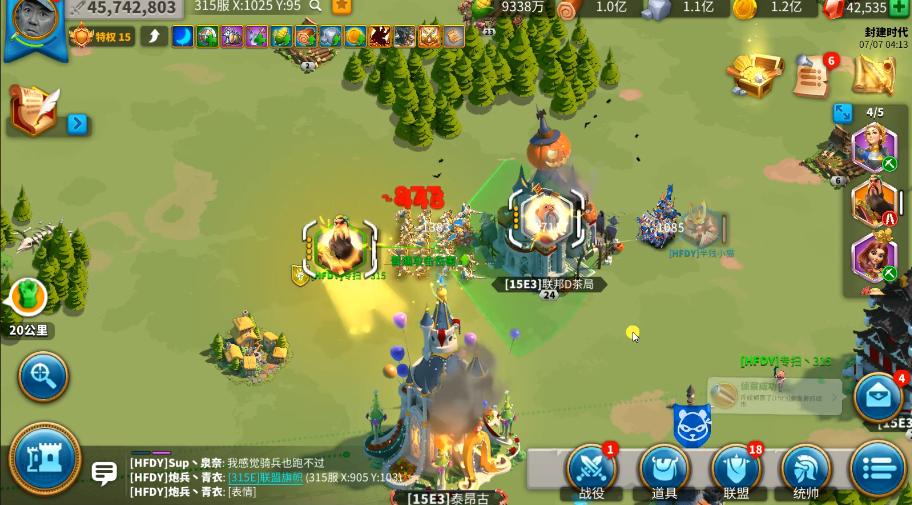Open the scroll icon with badge 6
Image resolution: width=912 pixels, height=505 pixels.
(x=814, y=75)
